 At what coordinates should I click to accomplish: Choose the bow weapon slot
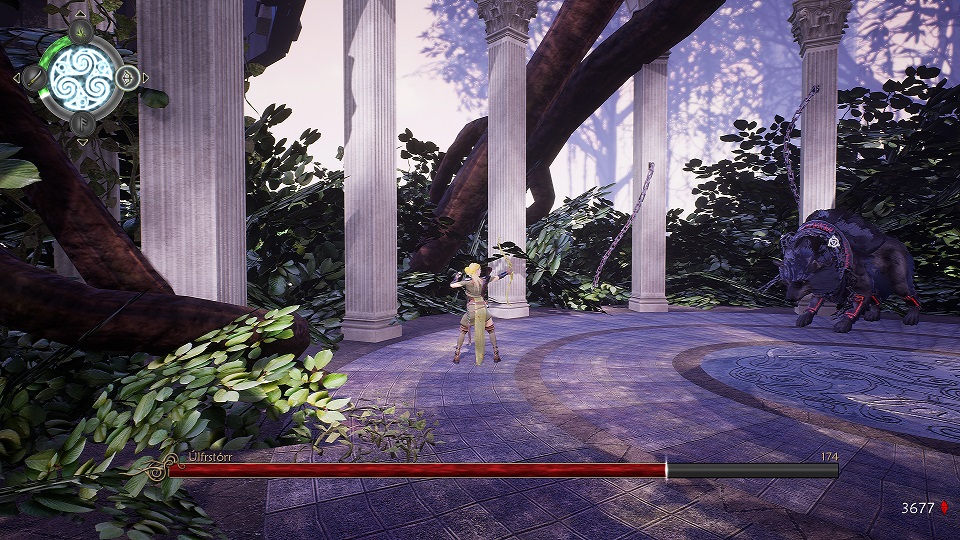[128, 76]
